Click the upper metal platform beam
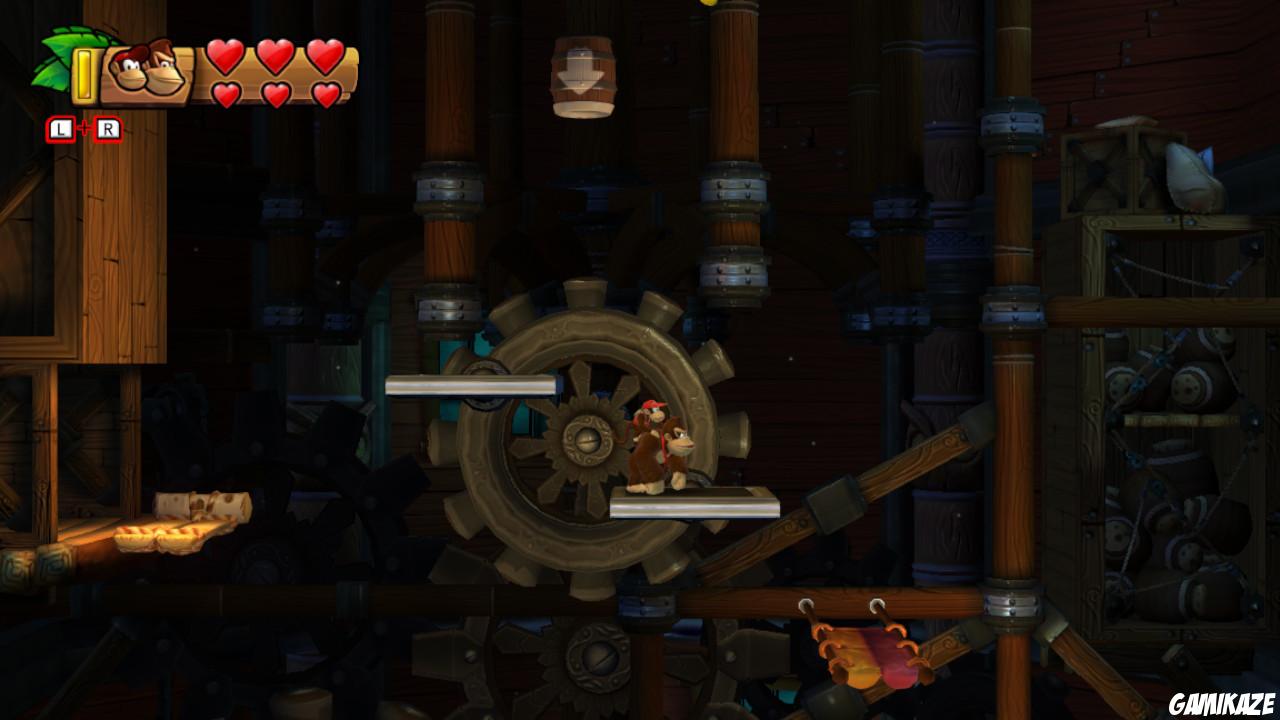1280x720 pixels. 470,383
